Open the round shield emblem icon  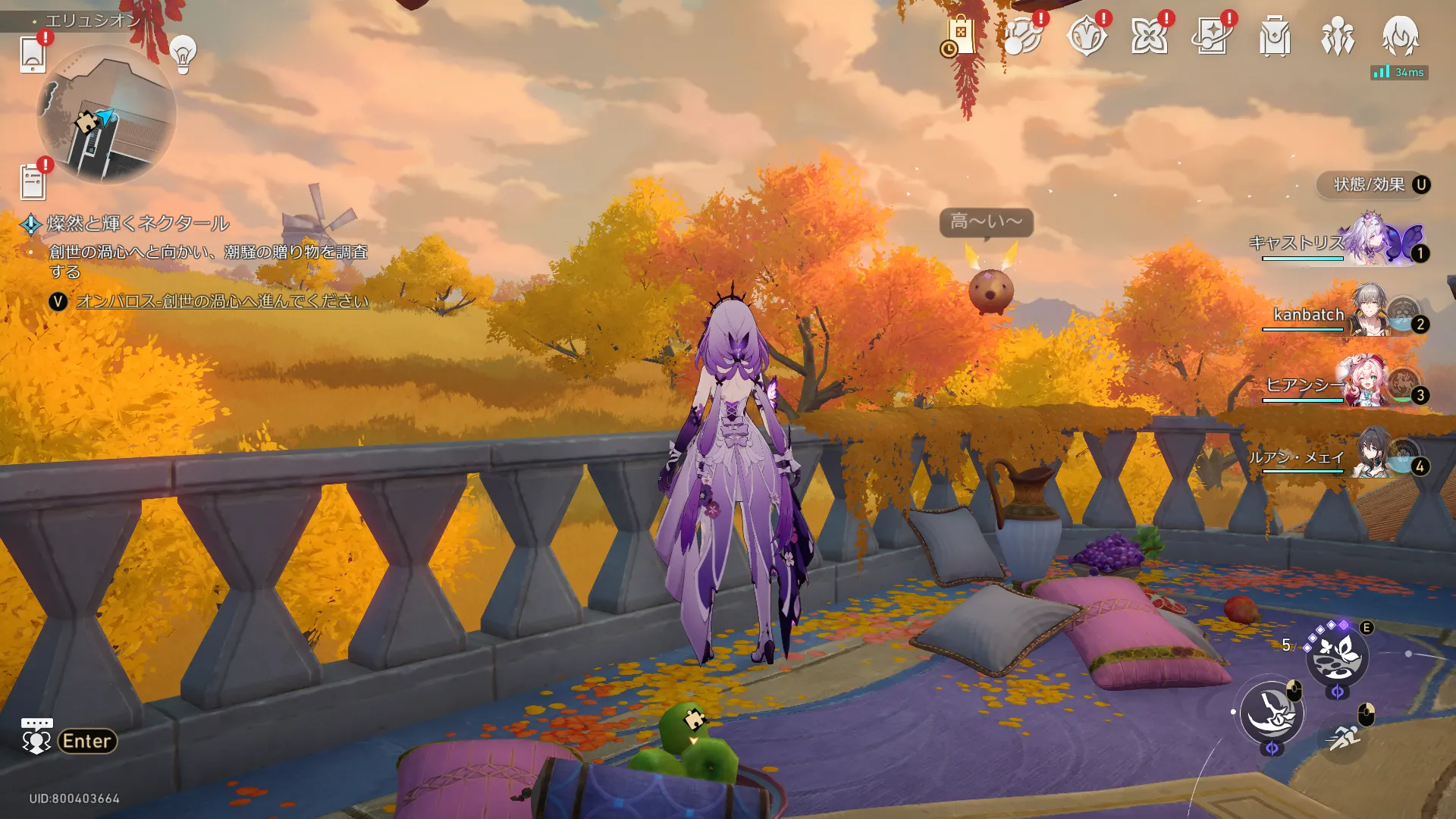(x=1086, y=36)
